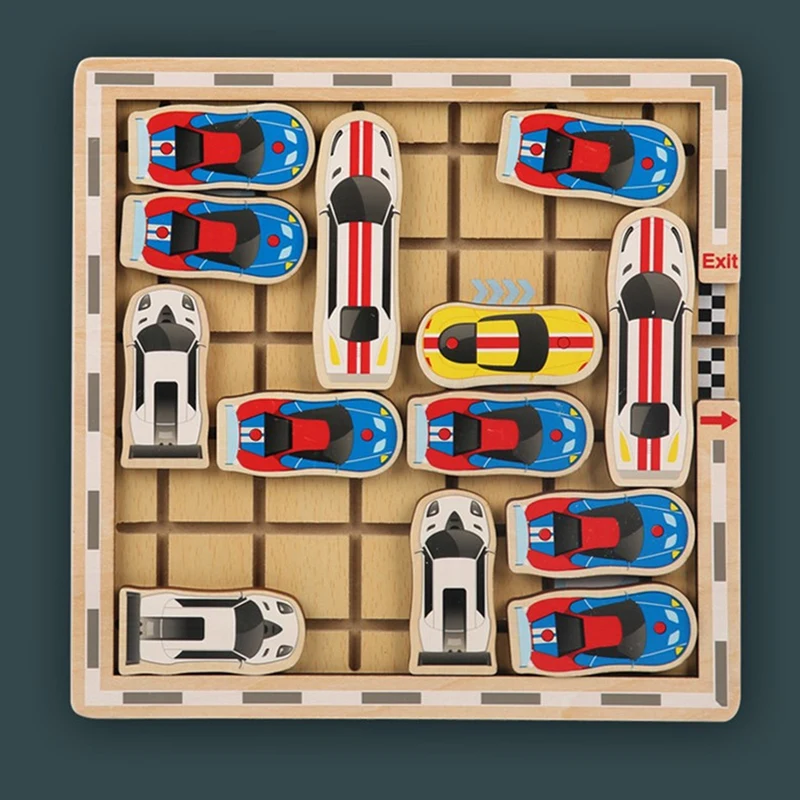
Task: Choose the long striped car left of the yellow car
Action: tap(357, 248)
